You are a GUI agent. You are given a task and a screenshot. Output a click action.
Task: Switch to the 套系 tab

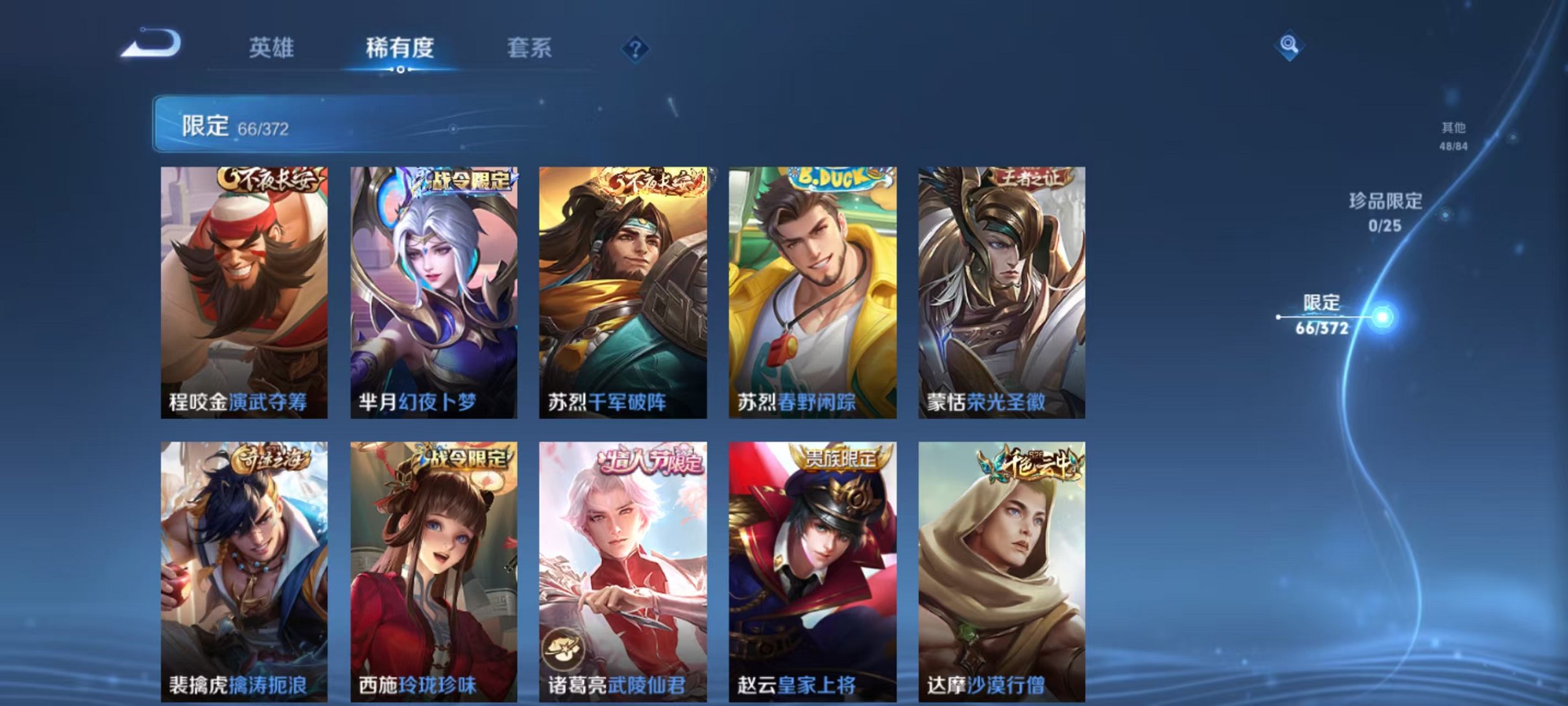(533, 47)
